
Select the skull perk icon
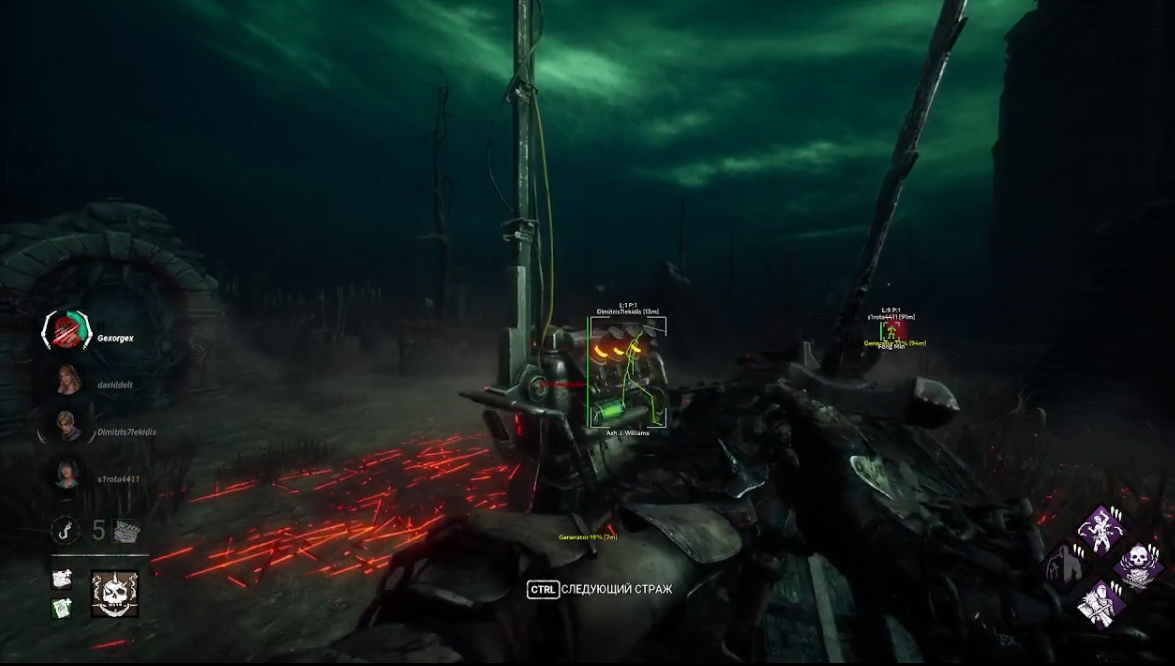click(1138, 566)
